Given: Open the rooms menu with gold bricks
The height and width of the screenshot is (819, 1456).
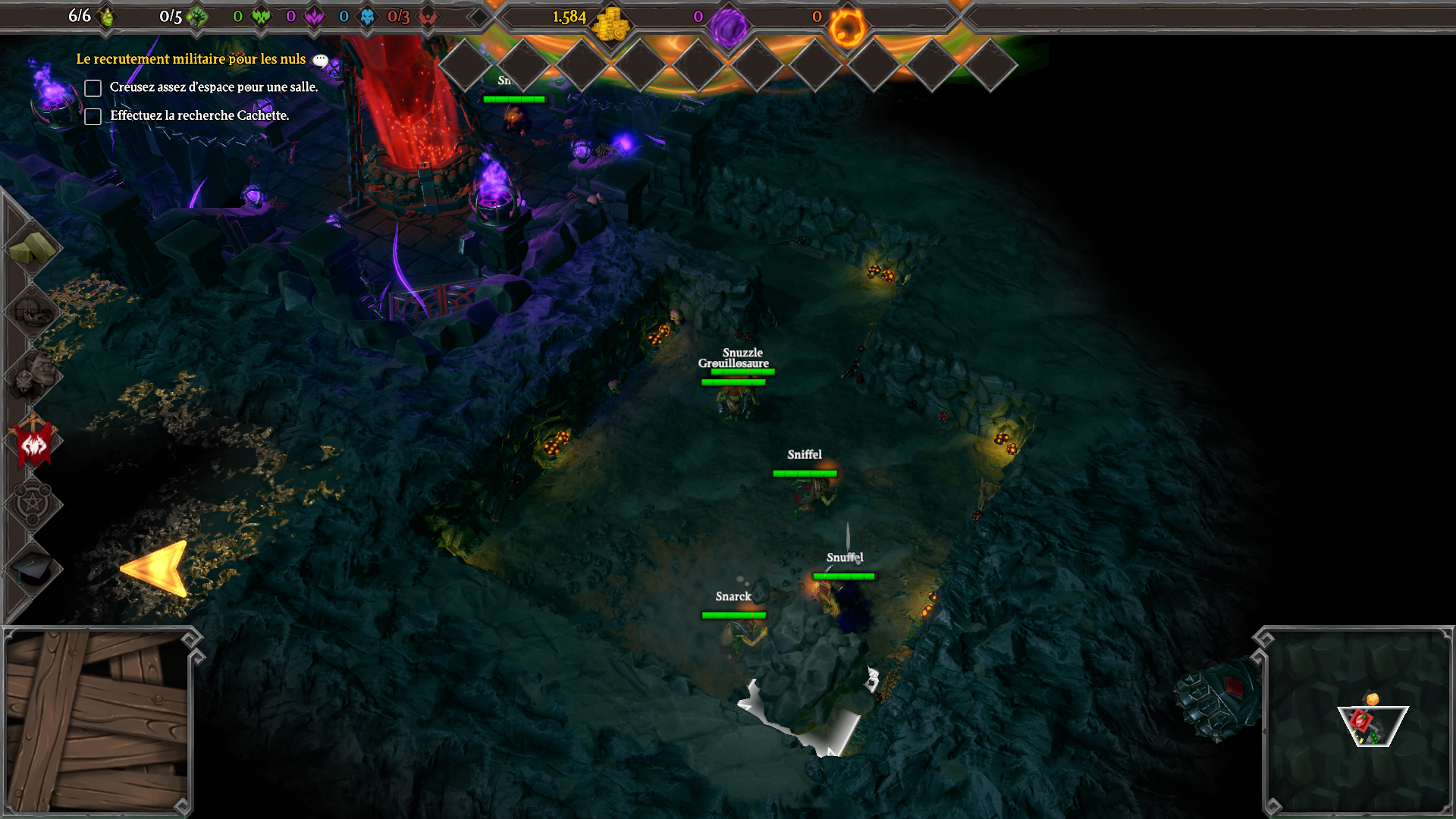Looking at the screenshot, I should tap(32, 248).
